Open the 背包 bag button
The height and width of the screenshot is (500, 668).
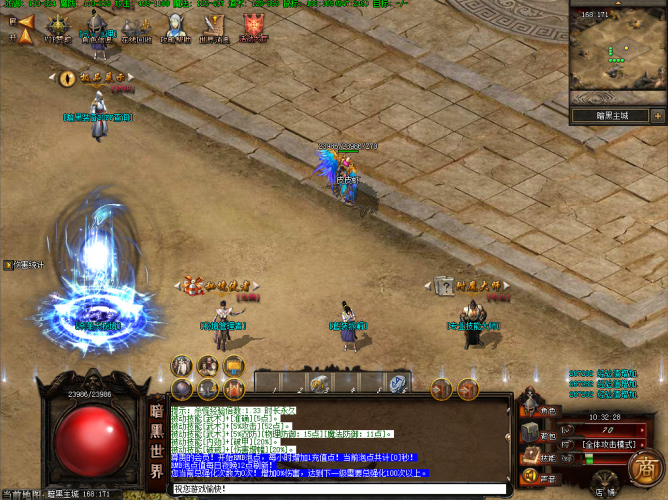coord(540,436)
